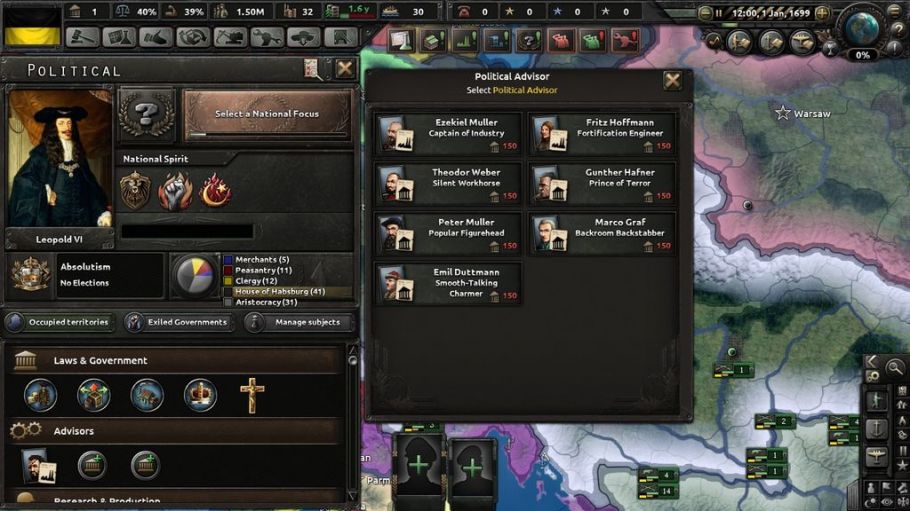Choose Fritz Hoffmann, Fortification Engineer
The width and height of the screenshot is (910, 511).
pyautogui.click(x=603, y=133)
